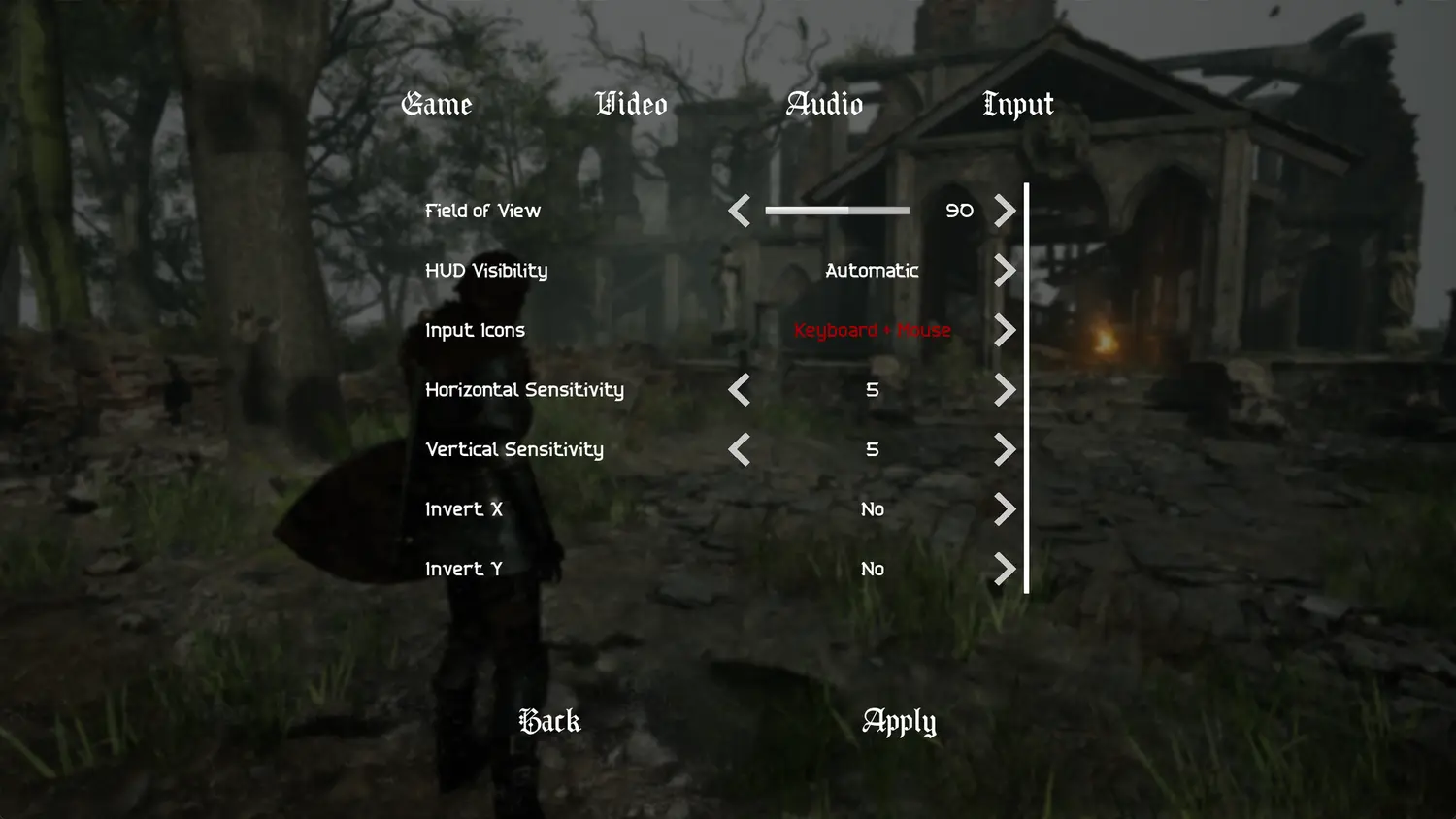Advance the Invert Y option with its chevron

click(x=1006, y=570)
